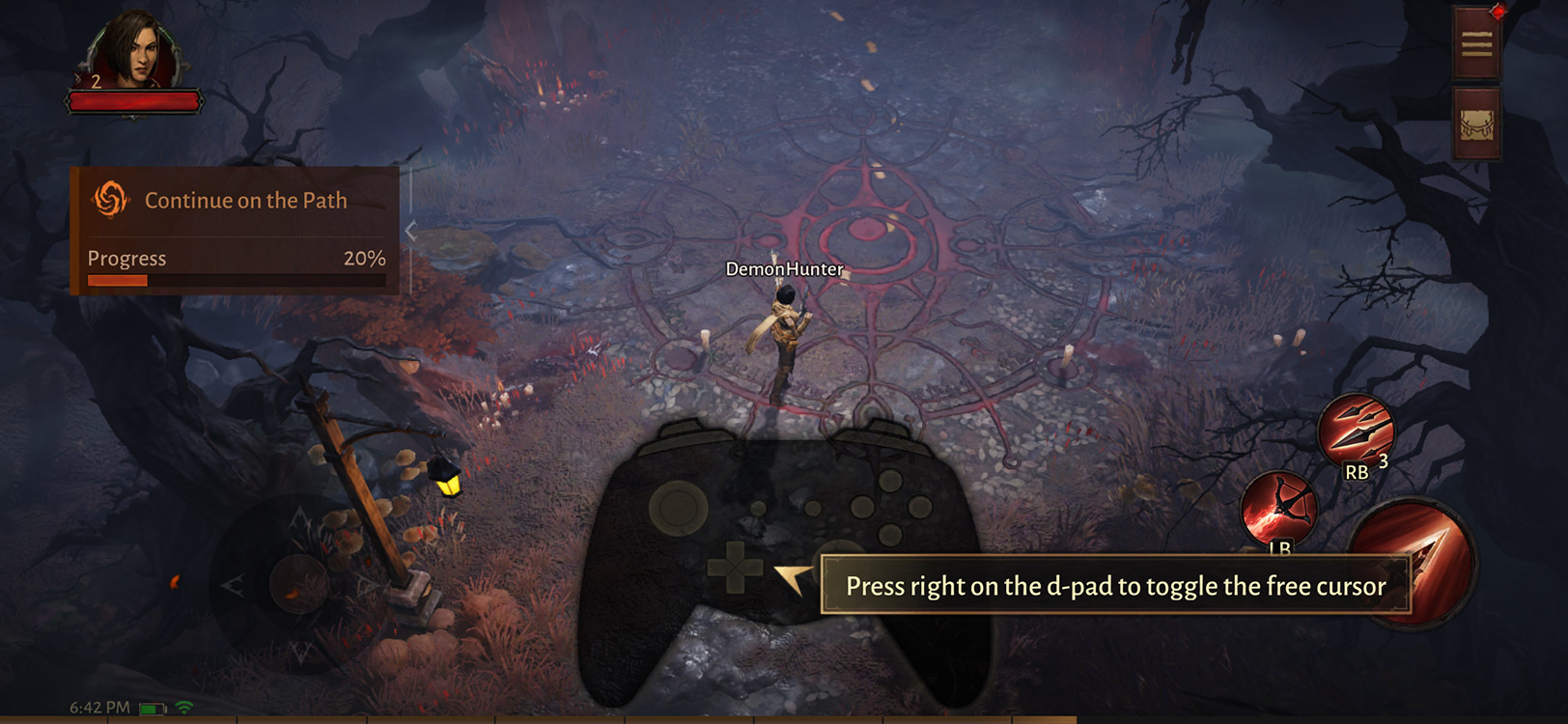Open the hamburger main menu
Screen dimensions: 1568x724
click(1476, 43)
